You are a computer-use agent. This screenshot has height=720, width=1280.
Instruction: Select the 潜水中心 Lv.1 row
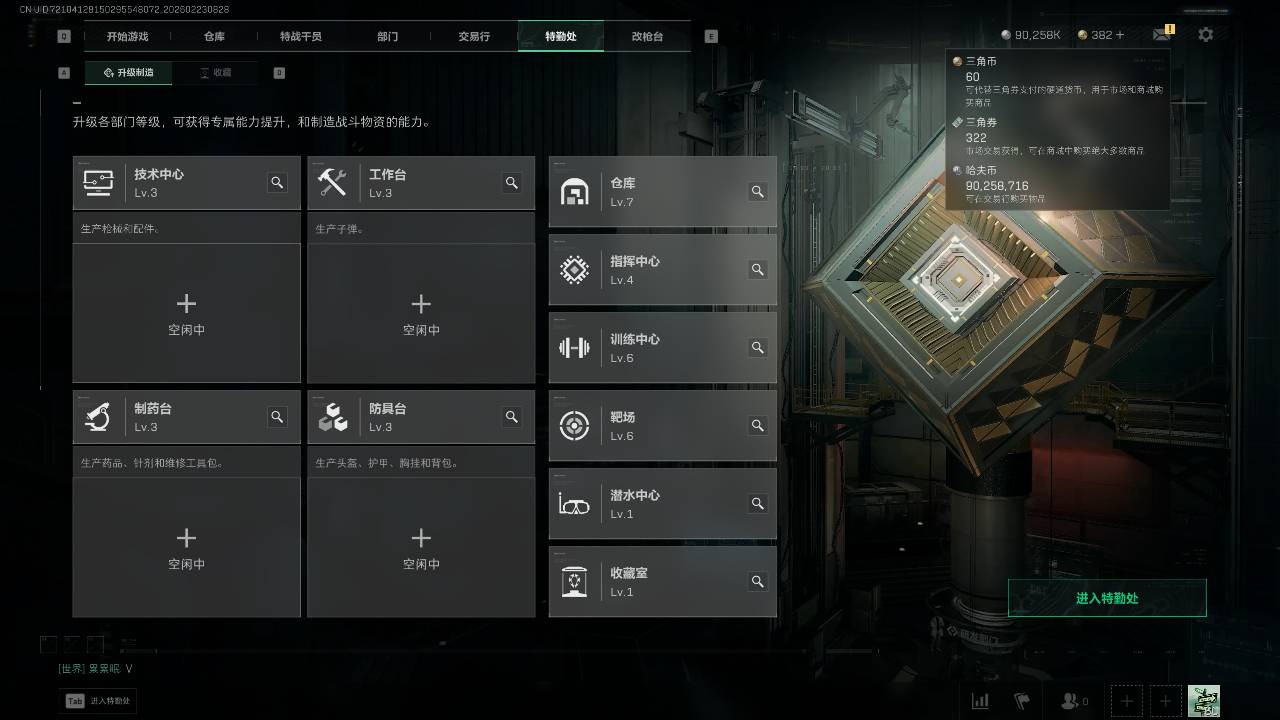(650, 504)
